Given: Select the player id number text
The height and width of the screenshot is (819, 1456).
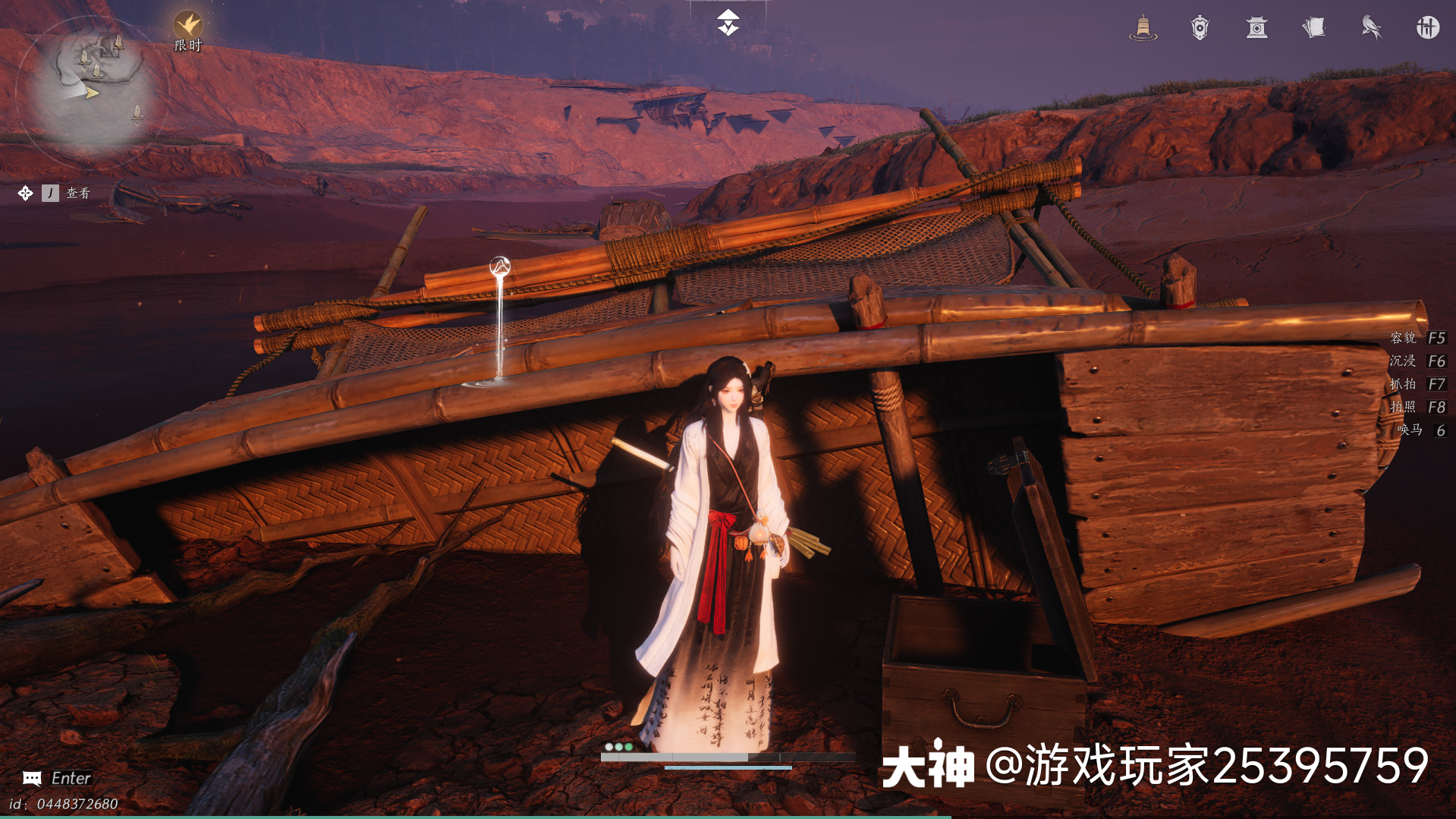Looking at the screenshot, I should click(x=64, y=803).
